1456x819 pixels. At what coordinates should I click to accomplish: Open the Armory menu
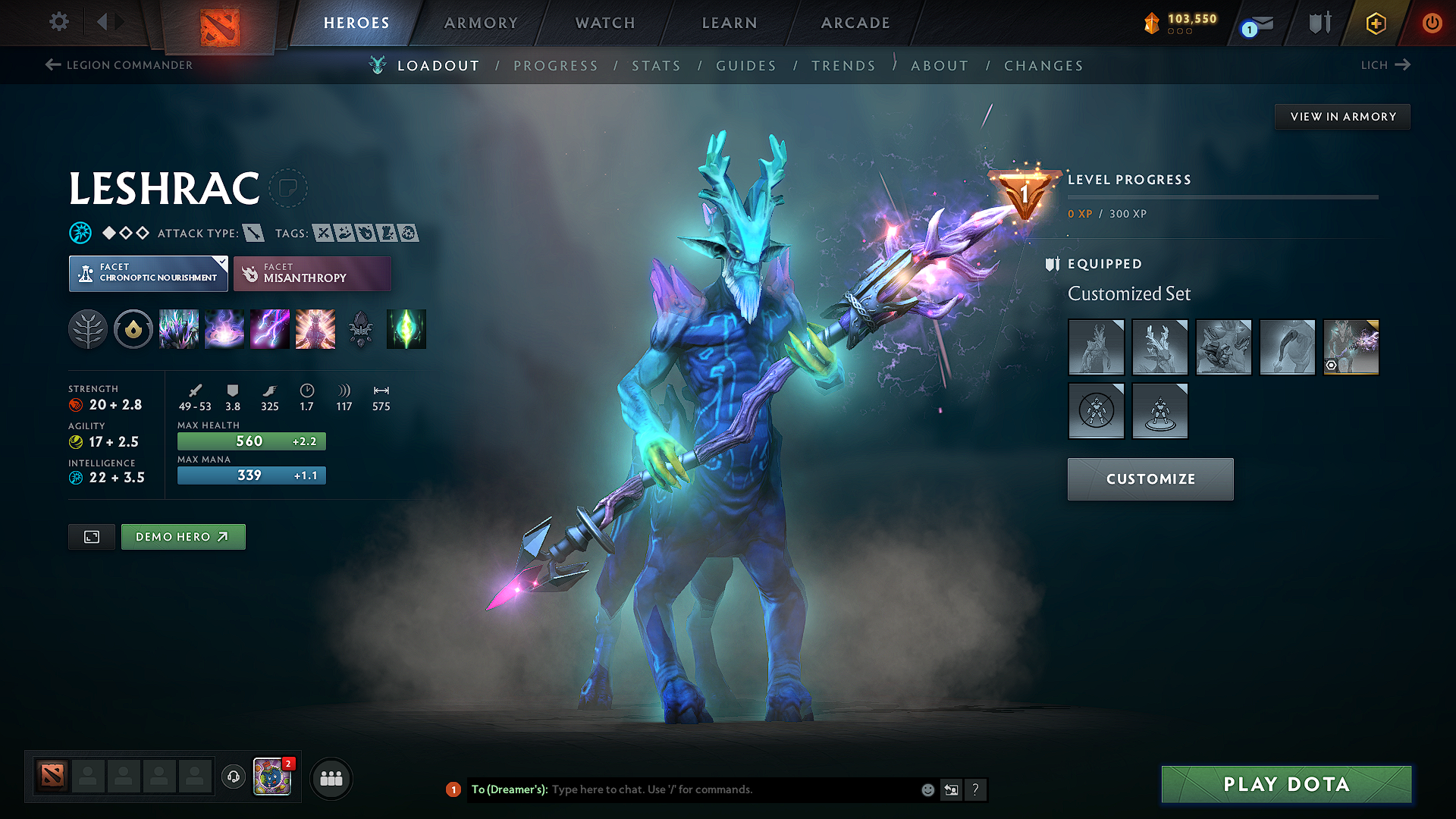[x=481, y=23]
